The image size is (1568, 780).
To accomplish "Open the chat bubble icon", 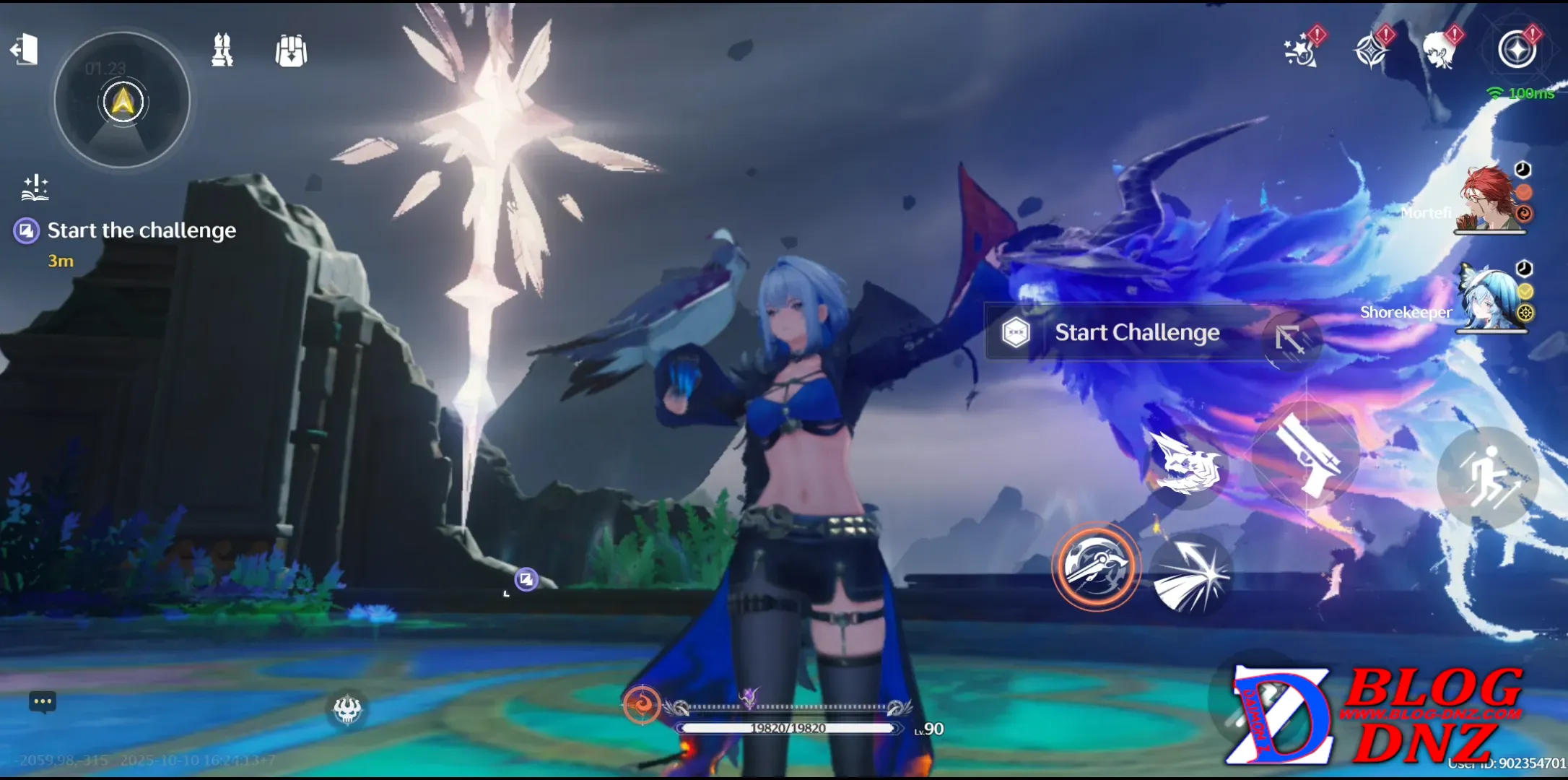I will (43, 701).
